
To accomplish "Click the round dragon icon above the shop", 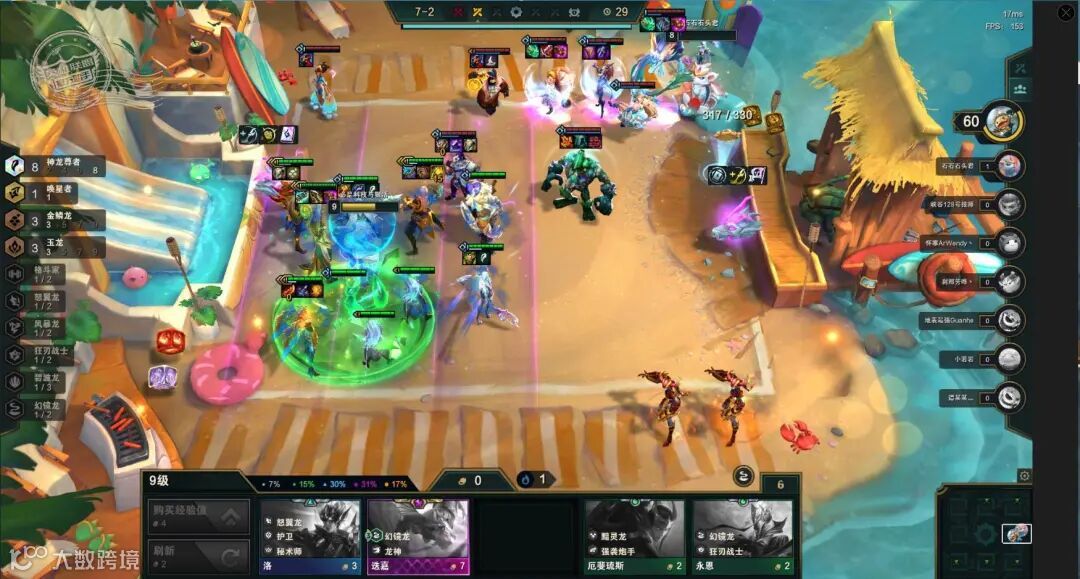I will tap(743, 476).
